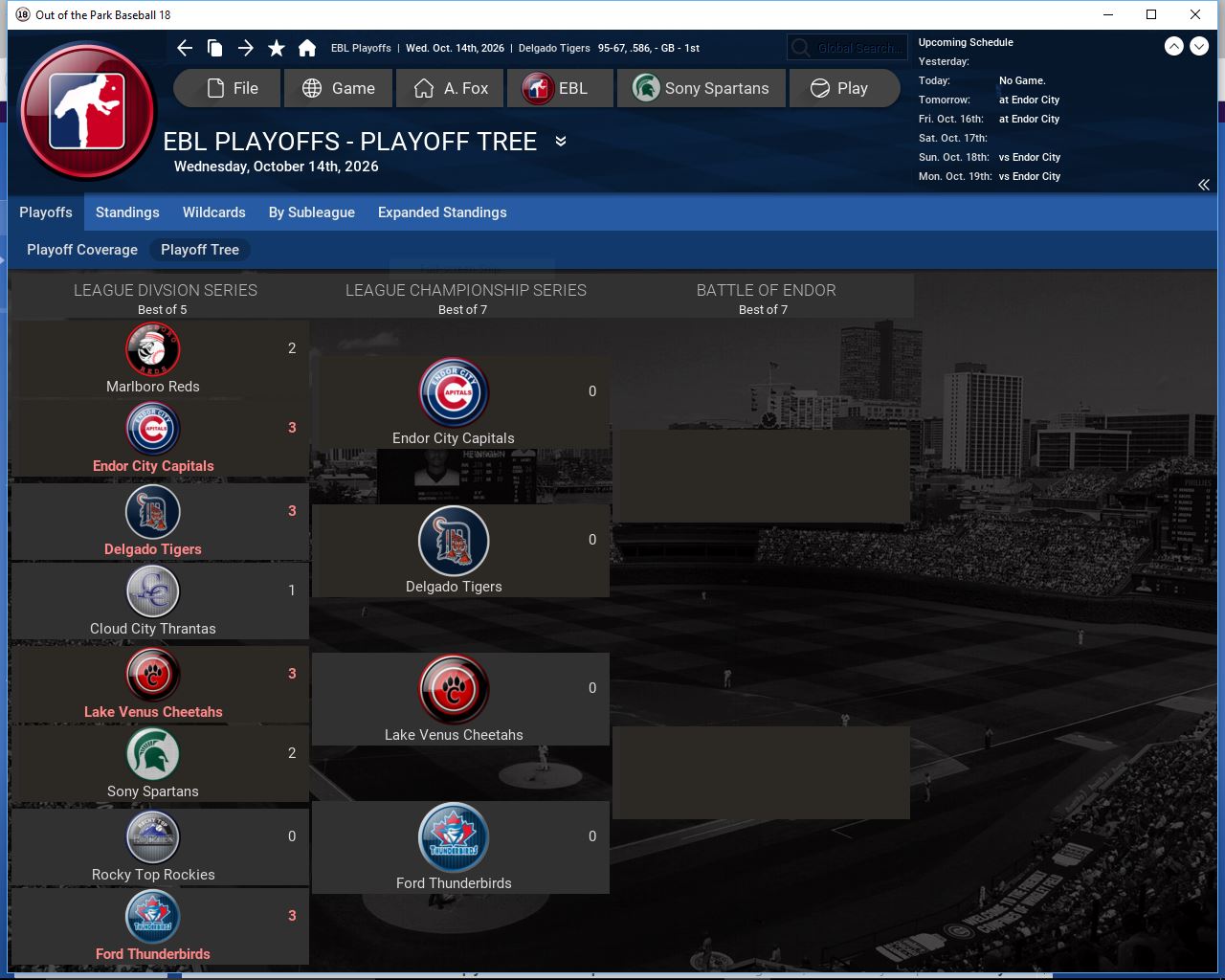The height and width of the screenshot is (980, 1225).
Task: Show the By Subleague tab
Action: [312, 212]
